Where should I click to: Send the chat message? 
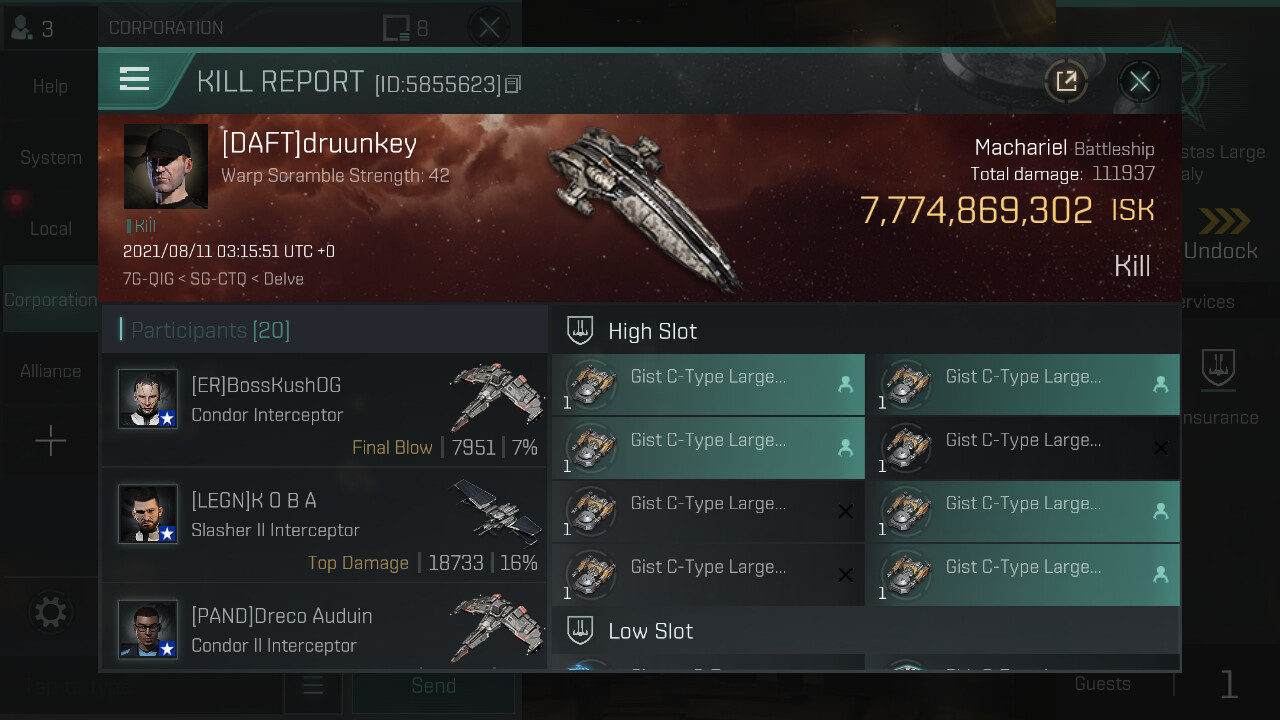coord(433,686)
